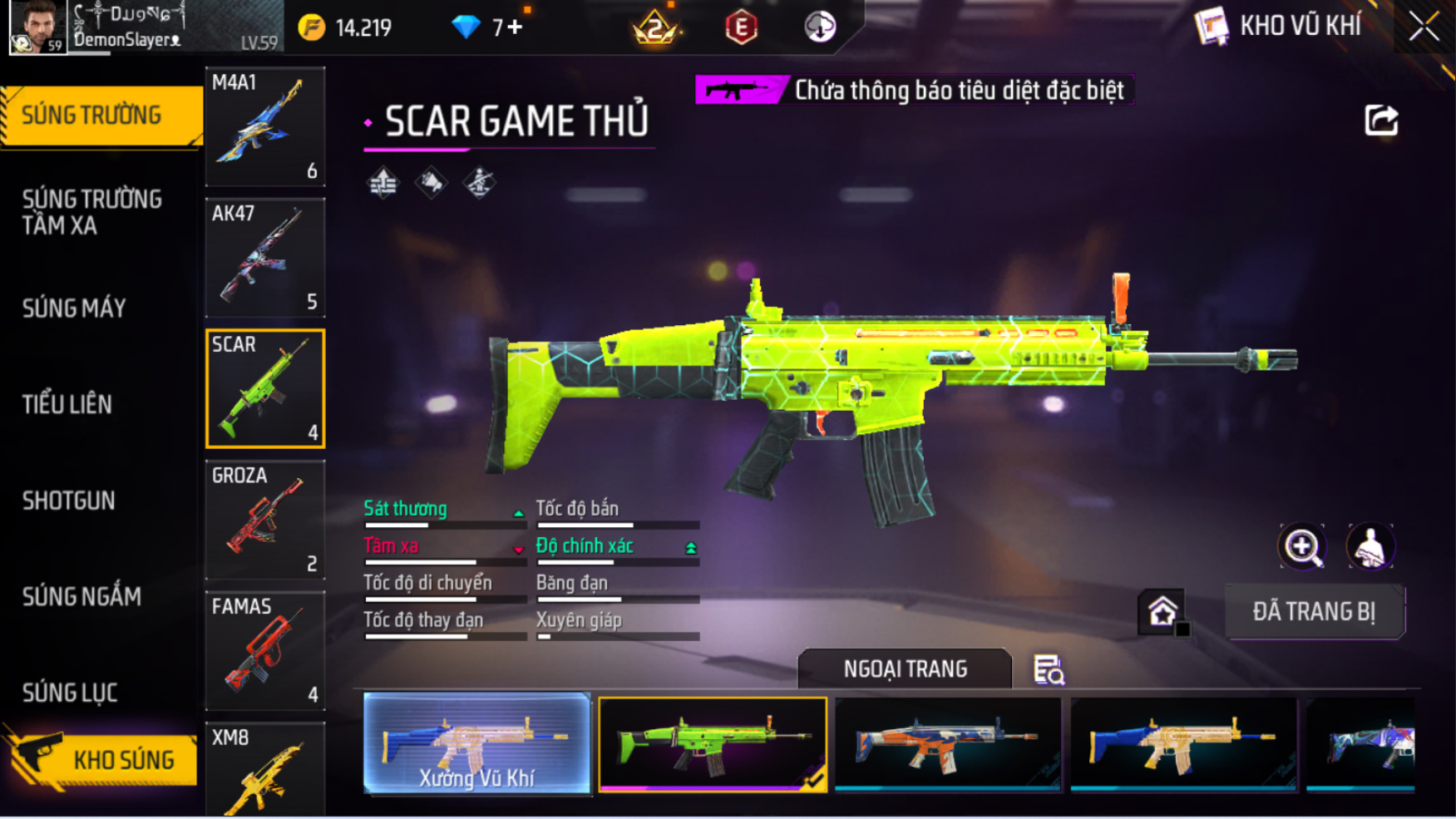This screenshot has width=1456, height=819.
Task: Open the Súng Máy category
Action: pos(74,308)
